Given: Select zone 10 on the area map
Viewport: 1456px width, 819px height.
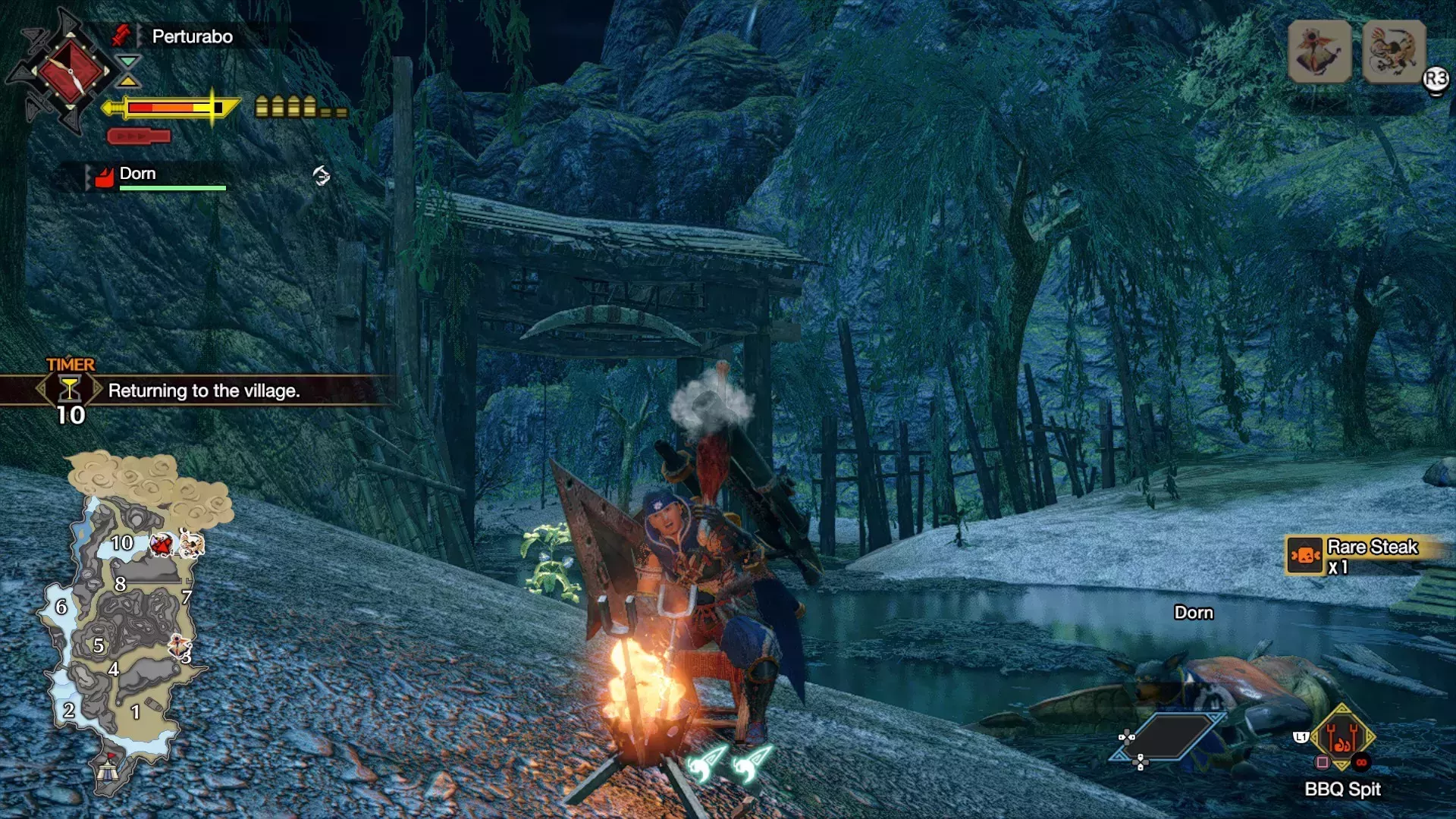Looking at the screenshot, I should (x=121, y=543).
